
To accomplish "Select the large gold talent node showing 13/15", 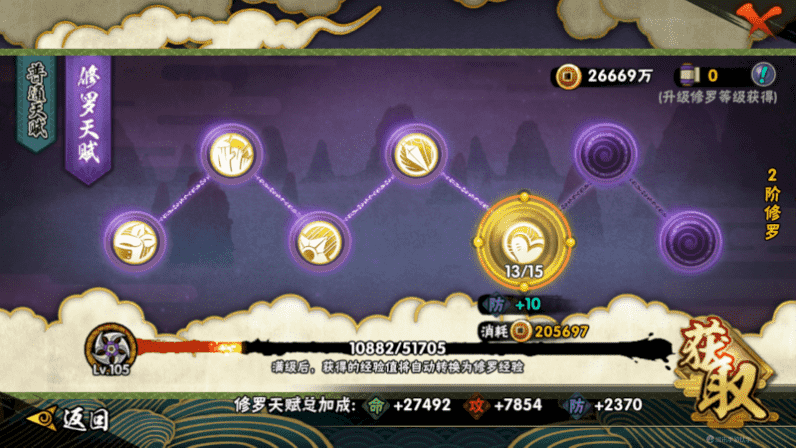I will [521, 240].
